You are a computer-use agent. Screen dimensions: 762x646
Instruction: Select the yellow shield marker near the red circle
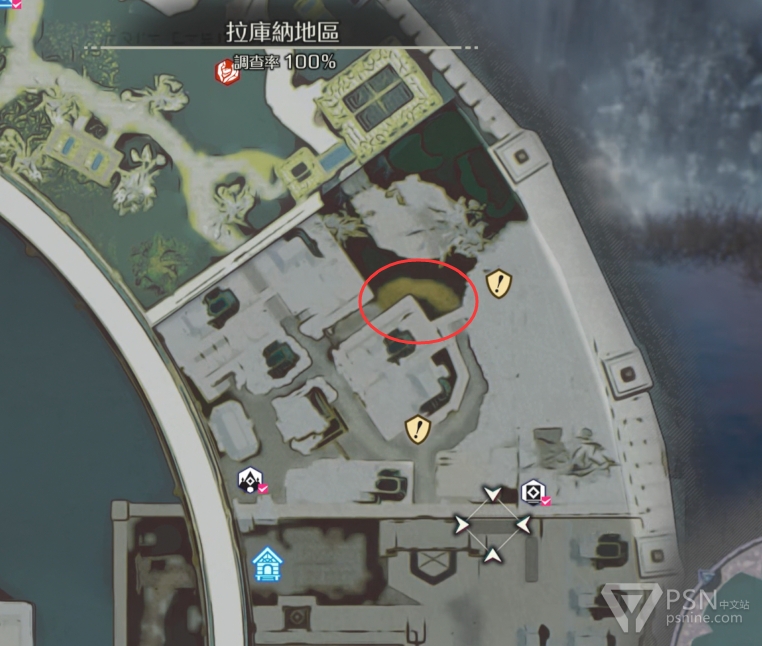pos(500,285)
